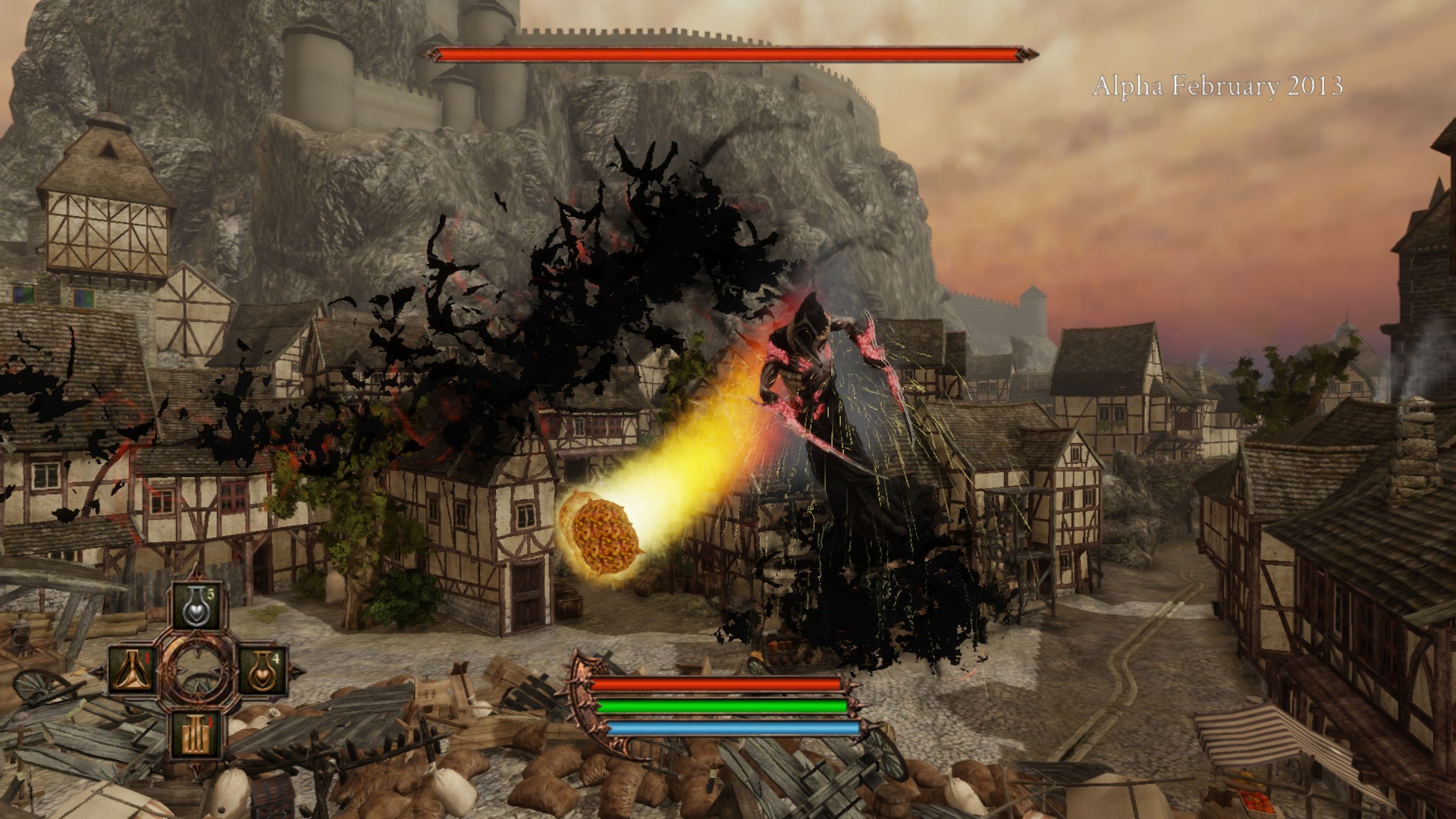Click the red 1 counter on the left flask
Image resolution: width=1456 pixels, height=819 pixels.
point(148,658)
